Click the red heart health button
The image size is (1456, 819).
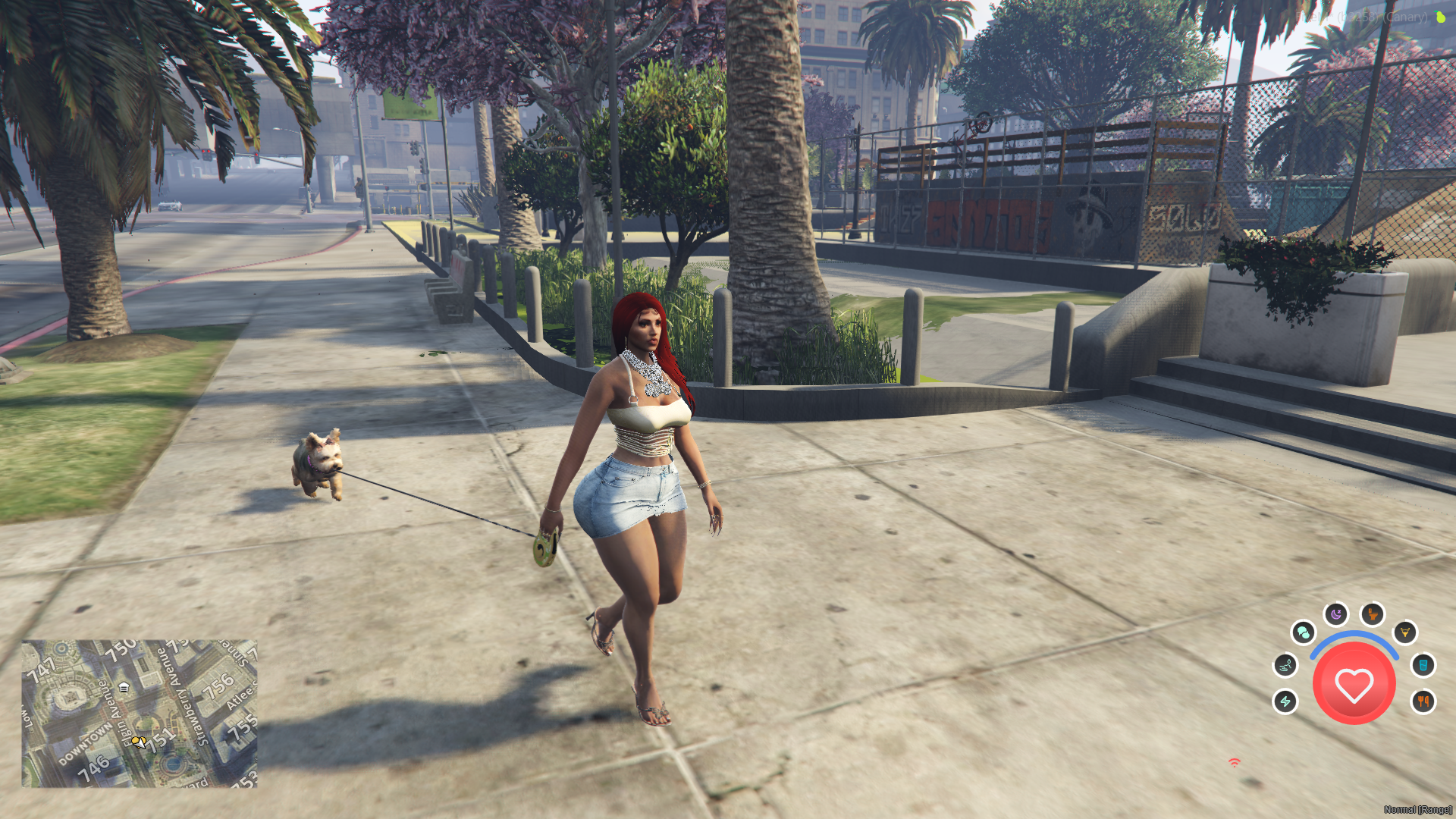pyautogui.click(x=1354, y=684)
